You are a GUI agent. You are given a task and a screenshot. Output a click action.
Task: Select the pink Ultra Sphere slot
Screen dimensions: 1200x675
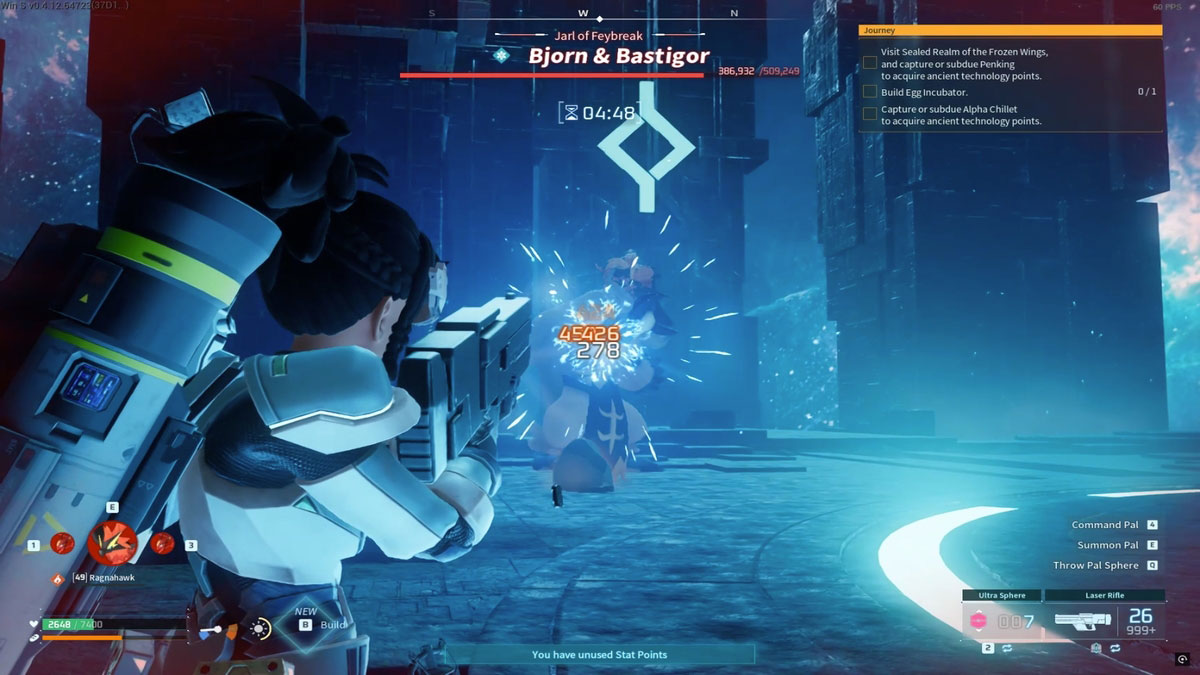click(x=1001, y=620)
